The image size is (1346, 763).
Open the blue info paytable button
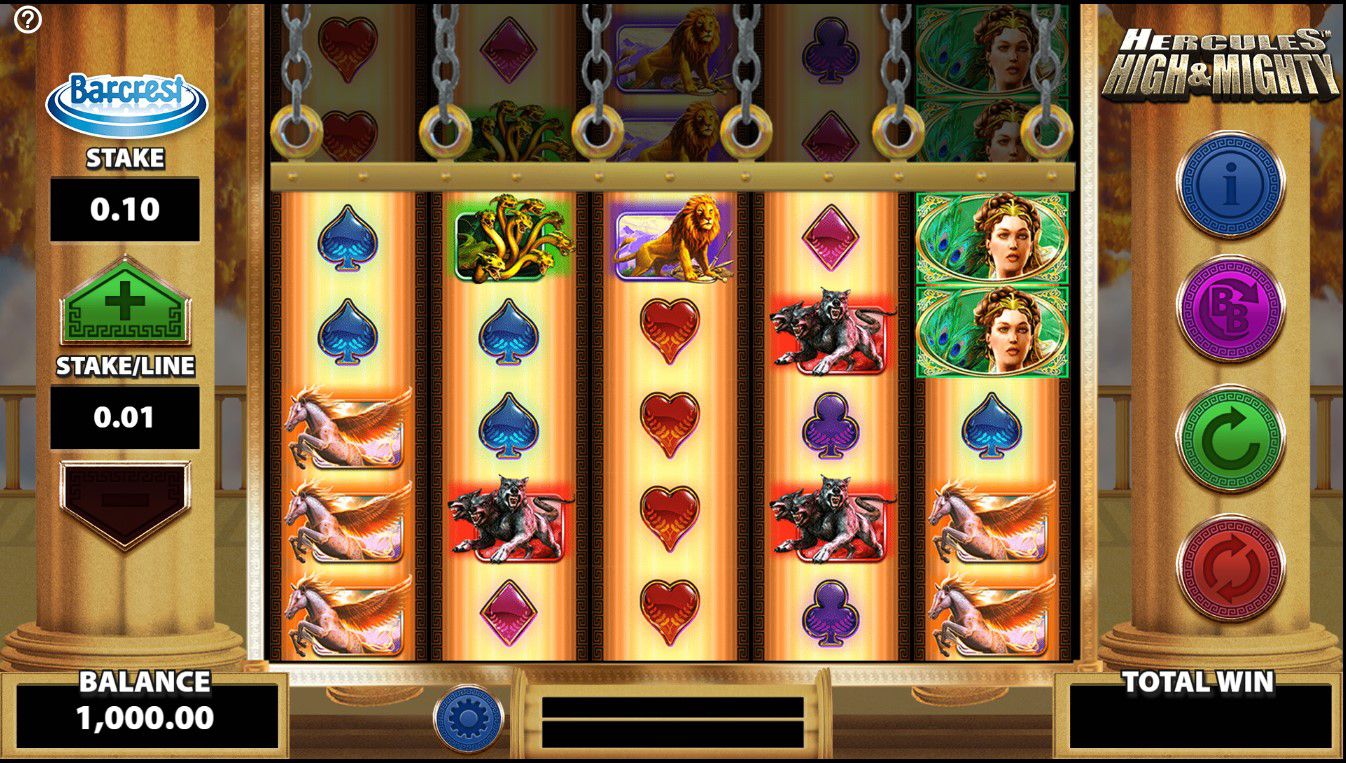pos(1229,184)
